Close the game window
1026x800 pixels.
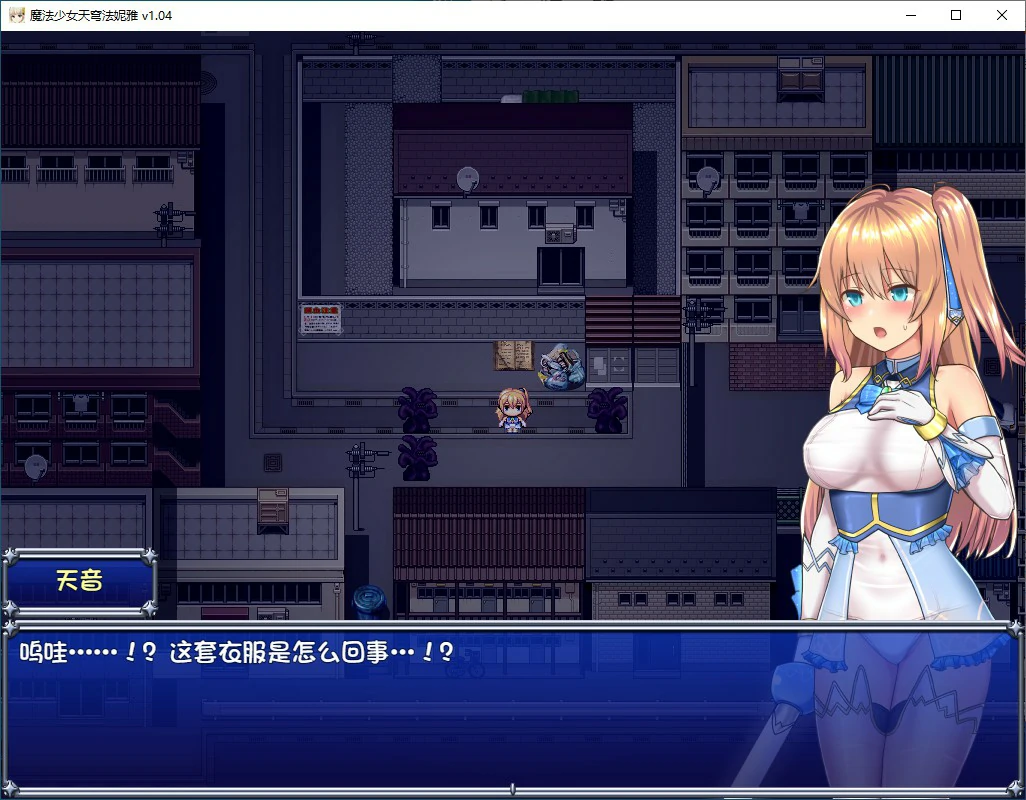[1002, 15]
